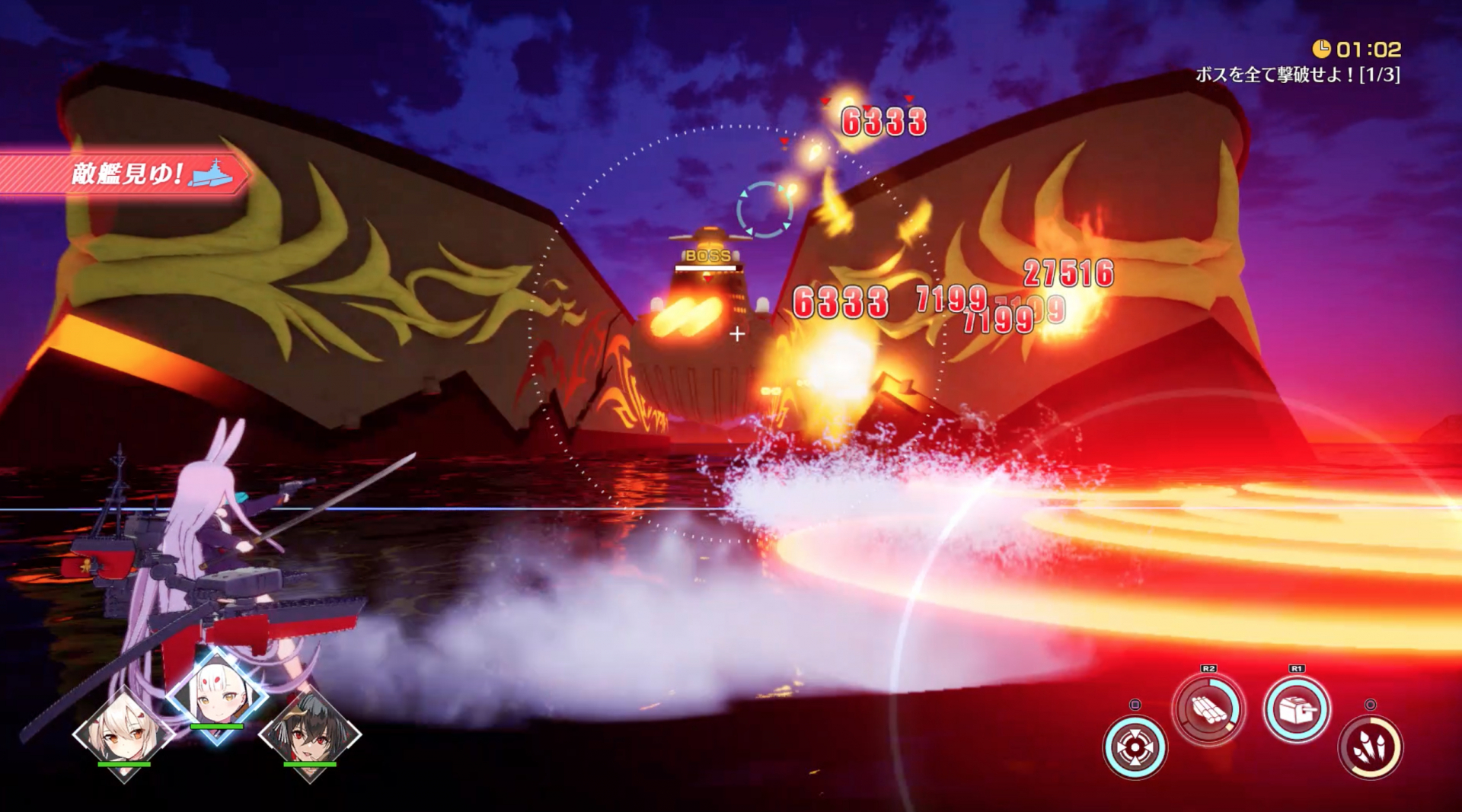Click the BOSS name label
The height and width of the screenshot is (812, 1462).
(x=708, y=255)
